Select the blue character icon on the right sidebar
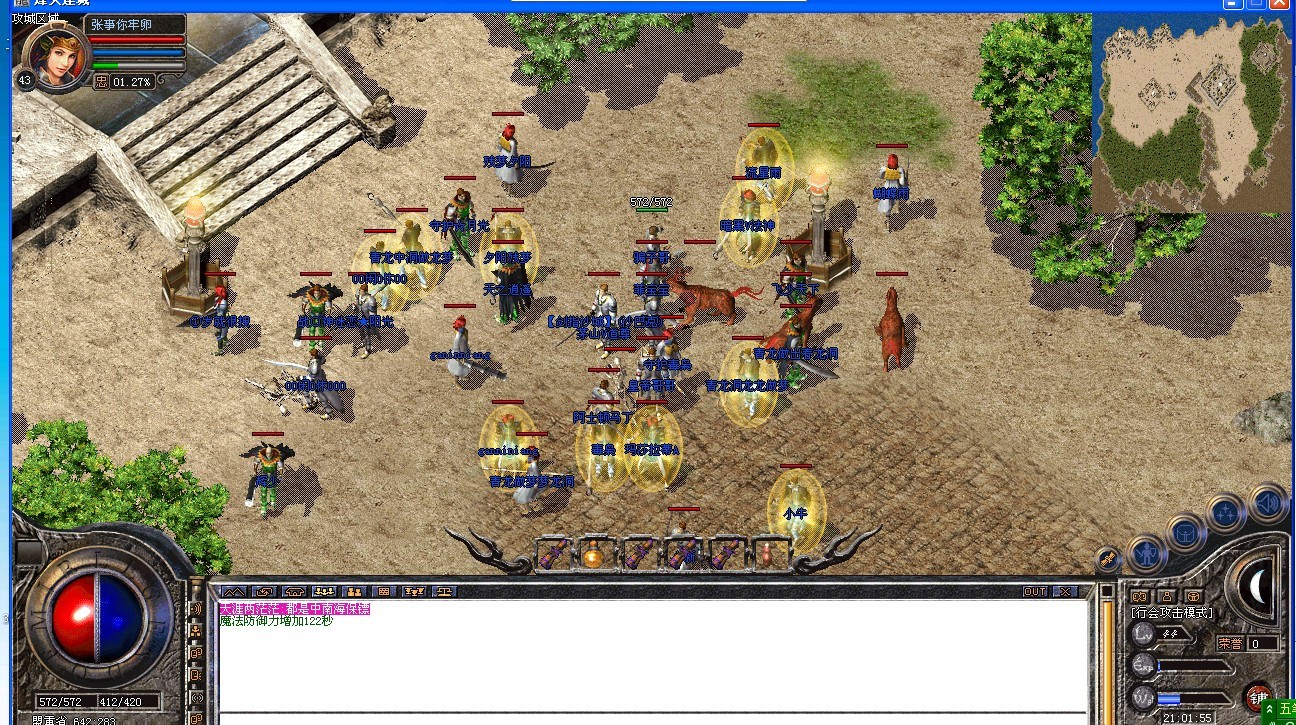The image size is (1296, 725). pos(1145,554)
